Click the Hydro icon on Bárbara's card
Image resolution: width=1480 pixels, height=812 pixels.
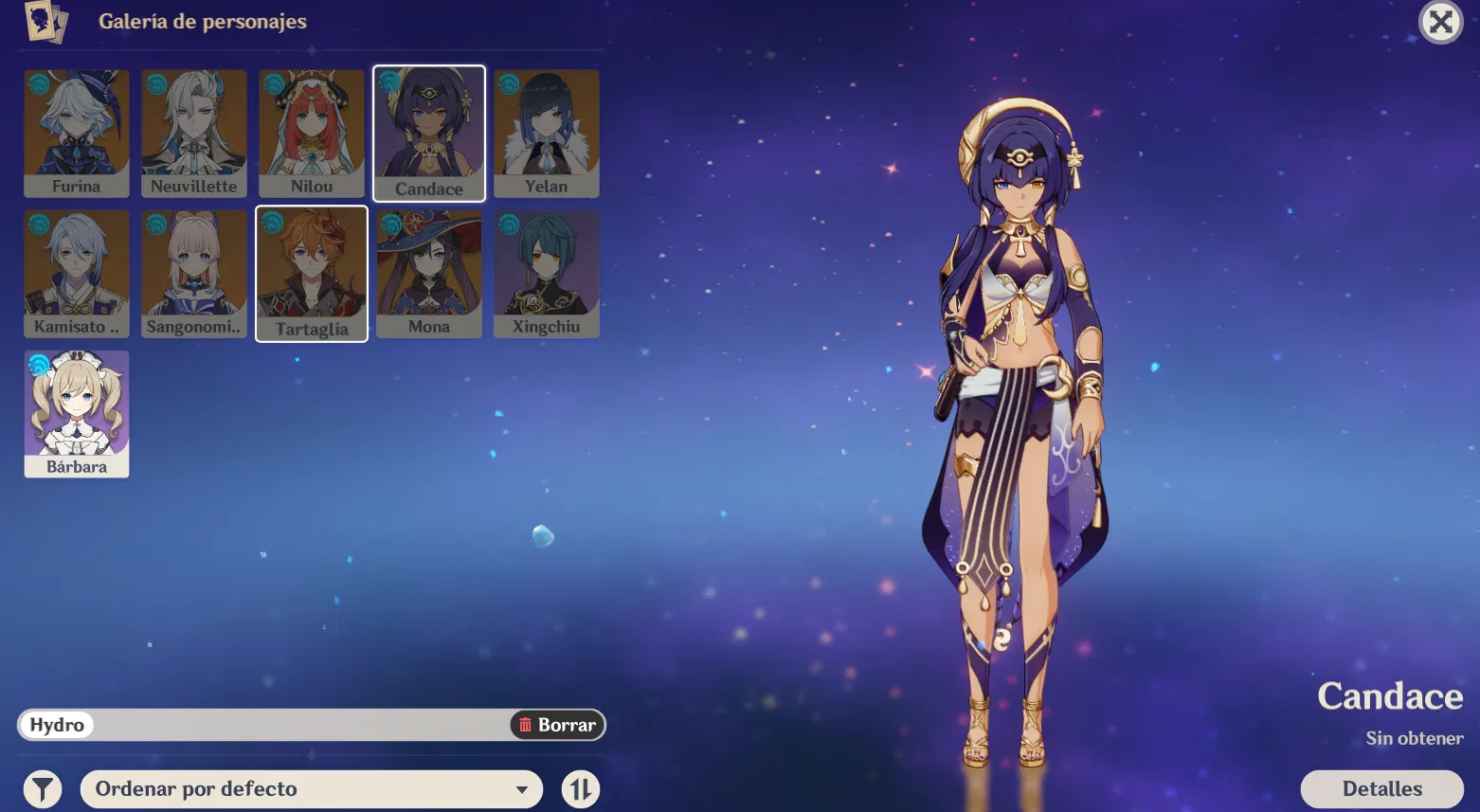(37, 366)
